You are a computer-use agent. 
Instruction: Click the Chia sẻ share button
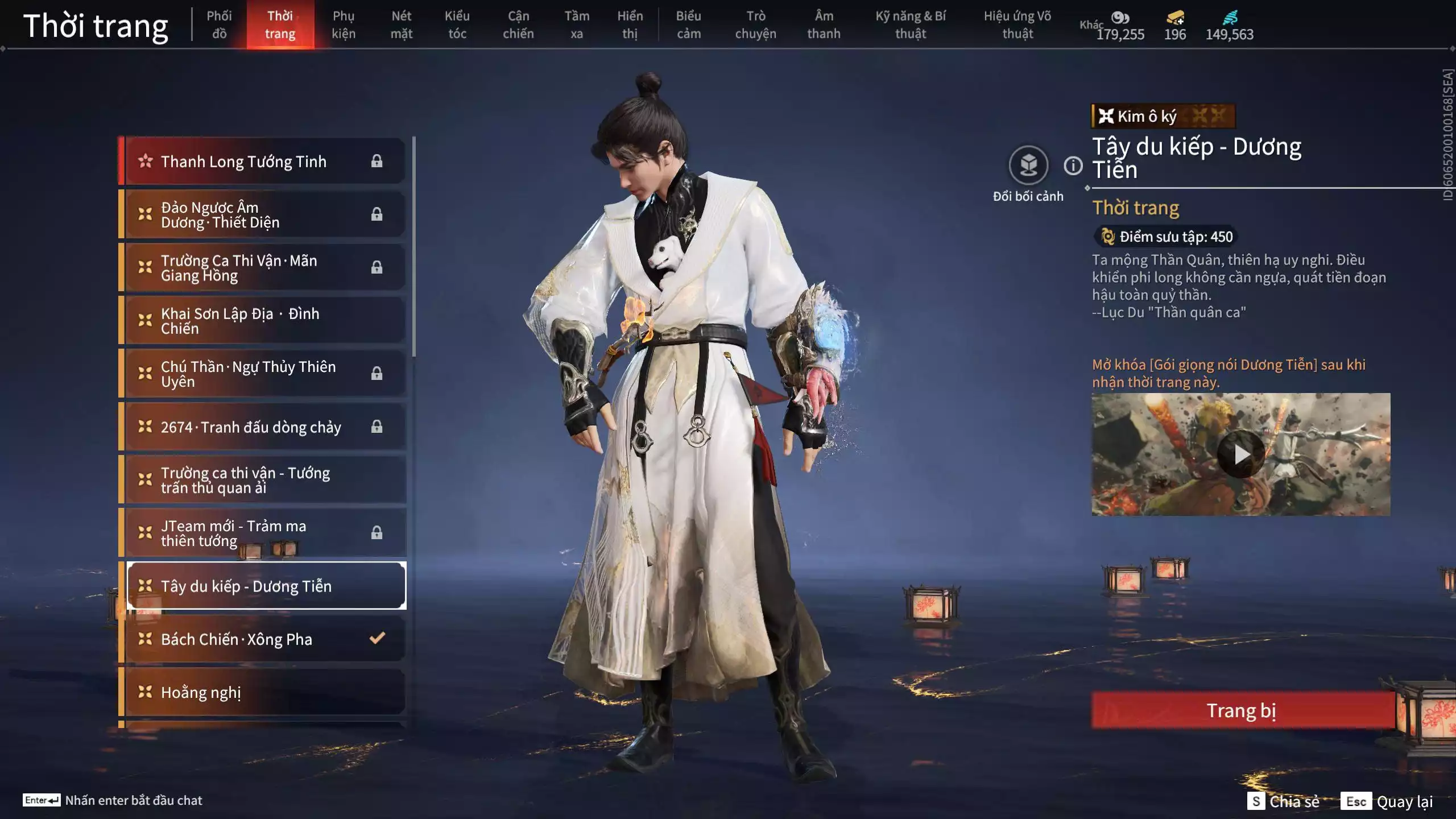point(1284,801)
